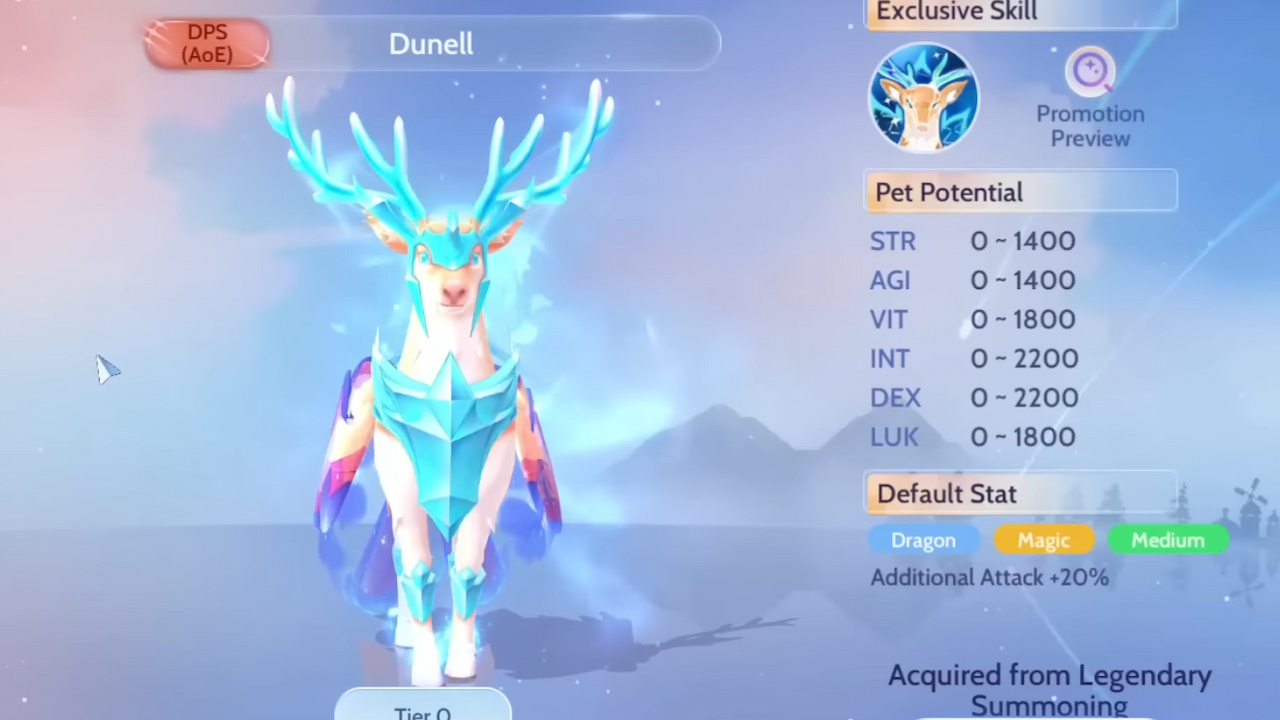The width and height of the screenshot is (1280, 720).
Task: Click the Promotion Preview label
Action: (x=1090, y=126)
